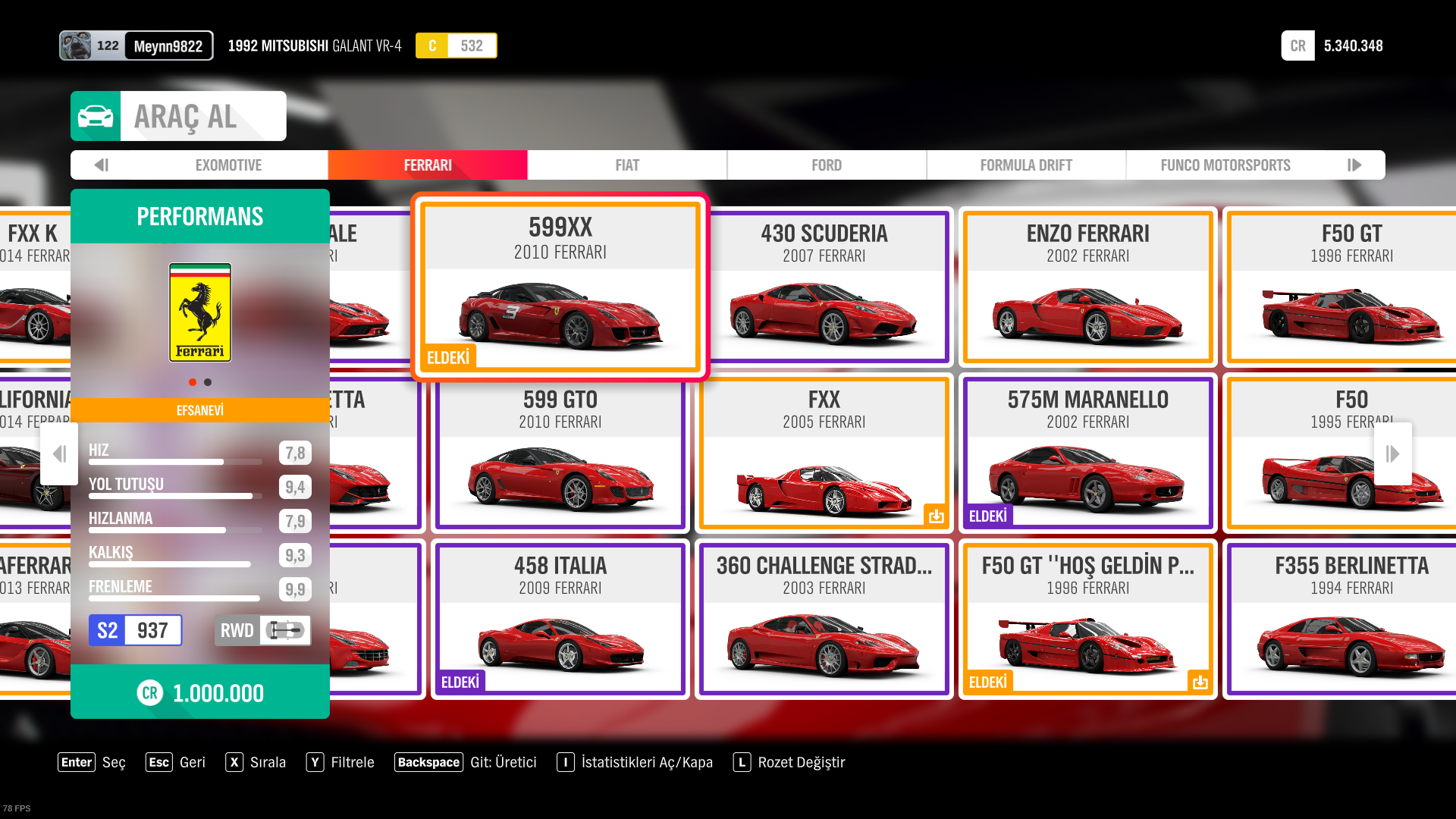Image resolution: width=1456 pixels, height=819 pixels.
Task: Click the right arrow on manufacturer tab bar
Action: click(1354, 165)
